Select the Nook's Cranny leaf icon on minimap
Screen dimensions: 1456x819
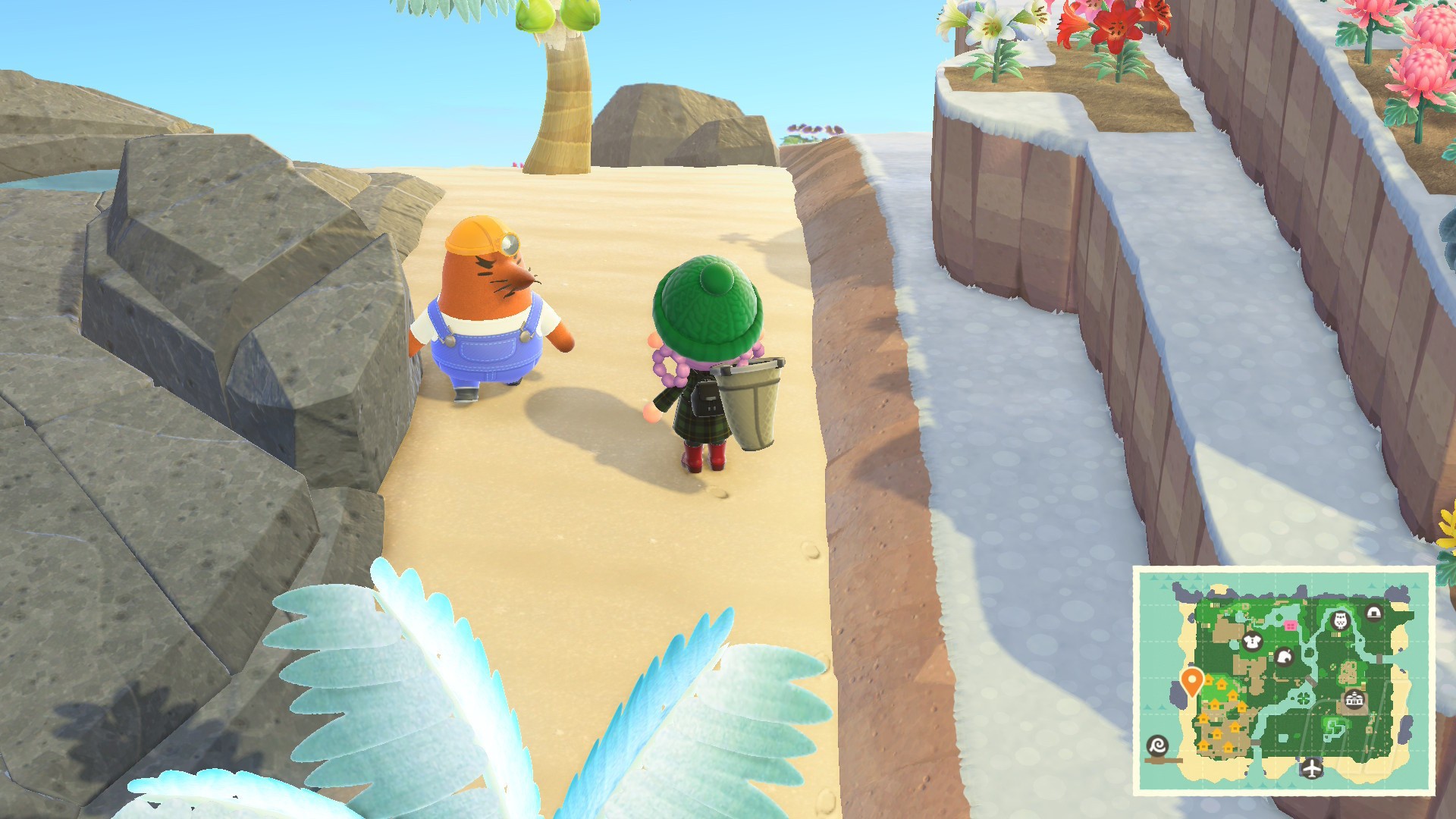click(1284, 657)
